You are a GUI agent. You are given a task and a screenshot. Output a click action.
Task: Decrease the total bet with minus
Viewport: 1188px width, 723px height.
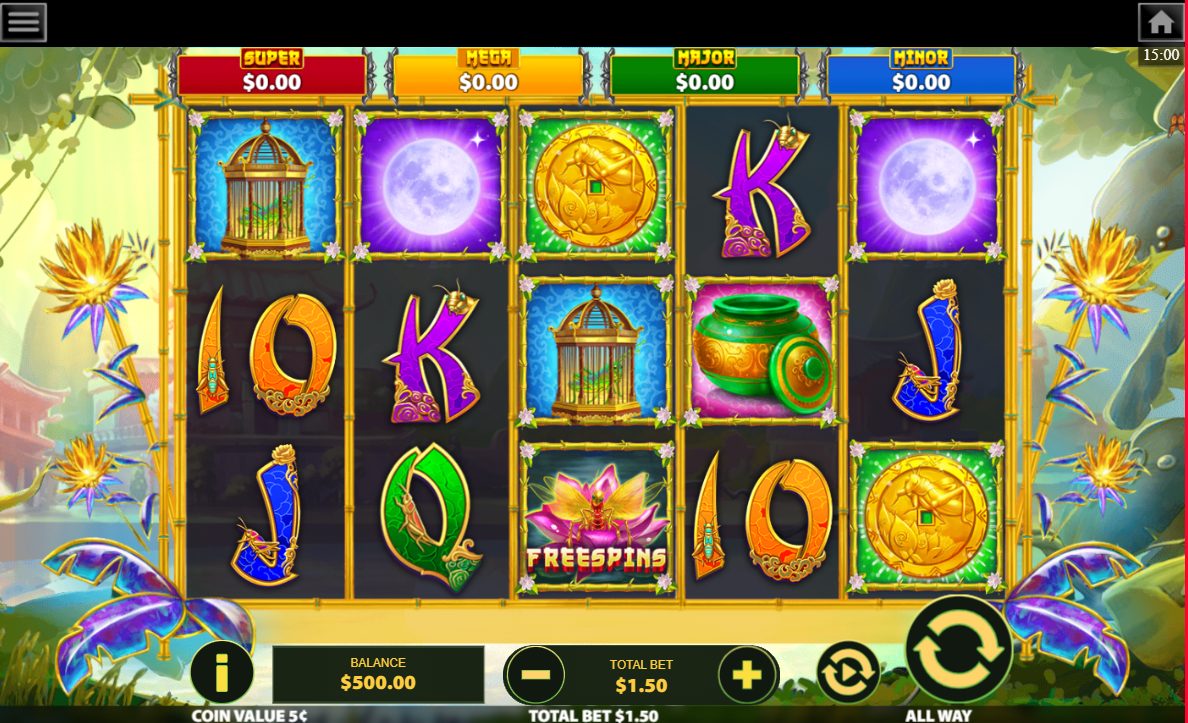[536, 675]
